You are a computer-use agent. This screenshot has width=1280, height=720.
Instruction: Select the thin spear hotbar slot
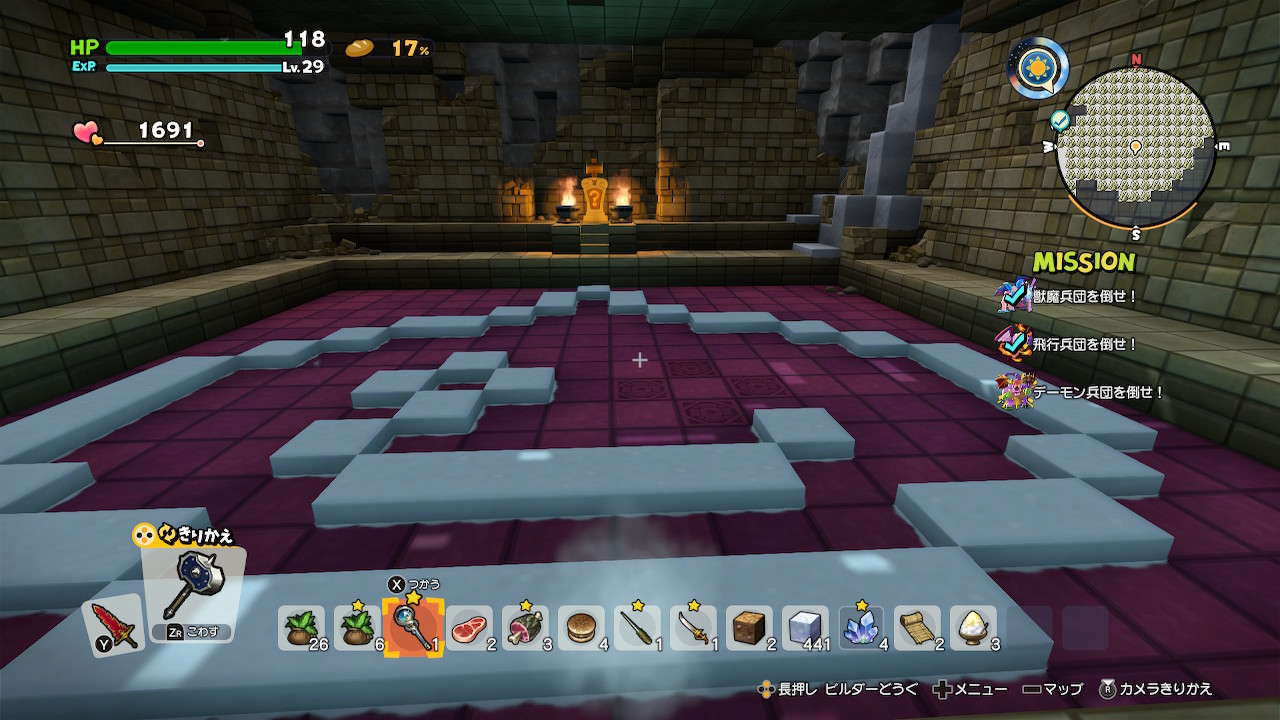click(x=637, y=629)
